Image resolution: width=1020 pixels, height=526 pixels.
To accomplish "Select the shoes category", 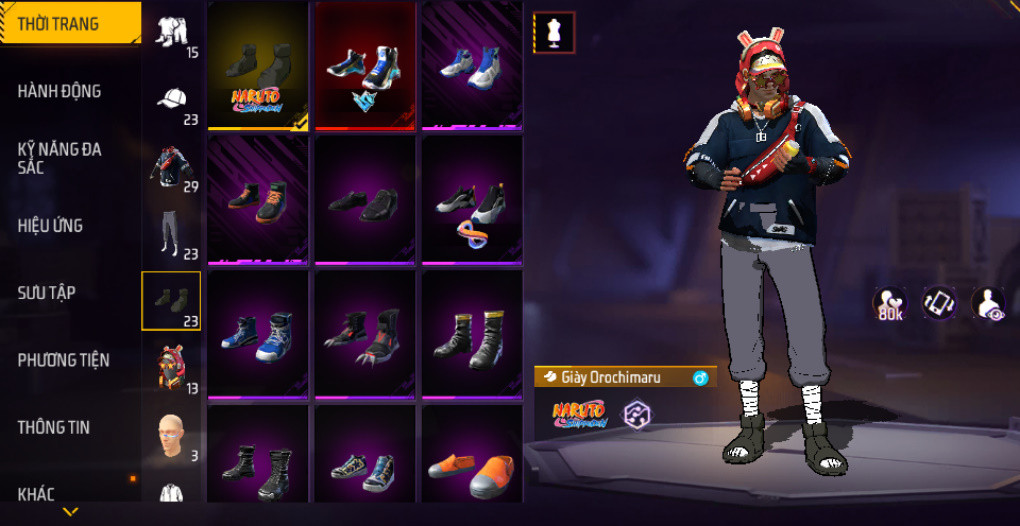I will pyautogui.click(x=172, y=300).
